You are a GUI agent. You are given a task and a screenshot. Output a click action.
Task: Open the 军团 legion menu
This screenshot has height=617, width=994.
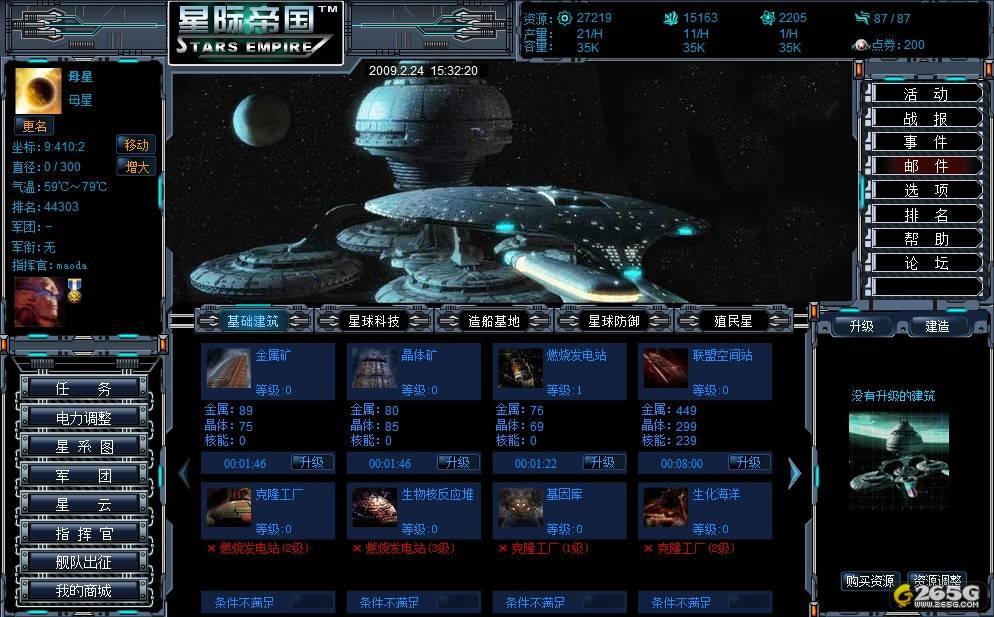84,476
